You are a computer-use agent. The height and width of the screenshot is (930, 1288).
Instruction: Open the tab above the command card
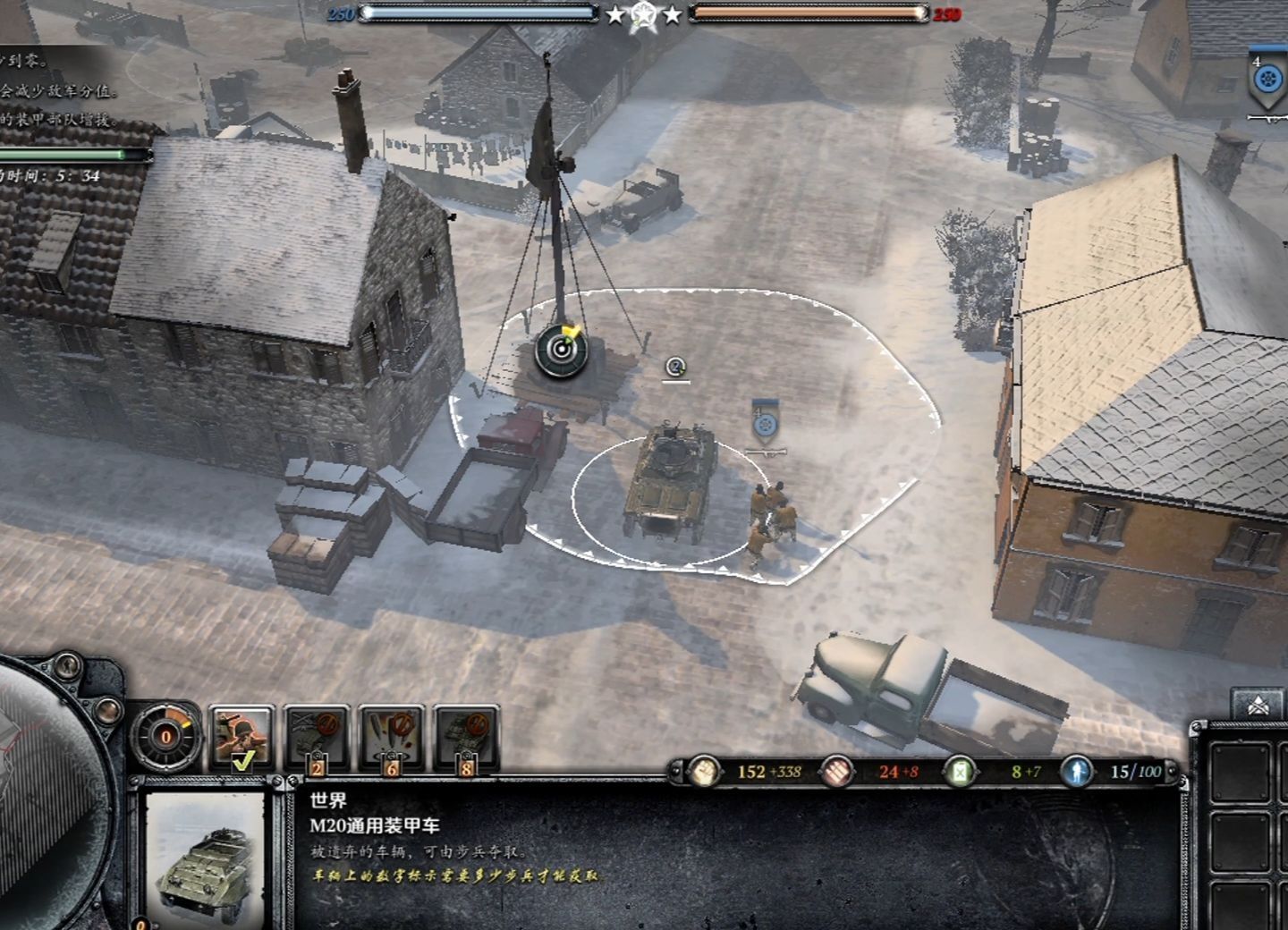1257,706
